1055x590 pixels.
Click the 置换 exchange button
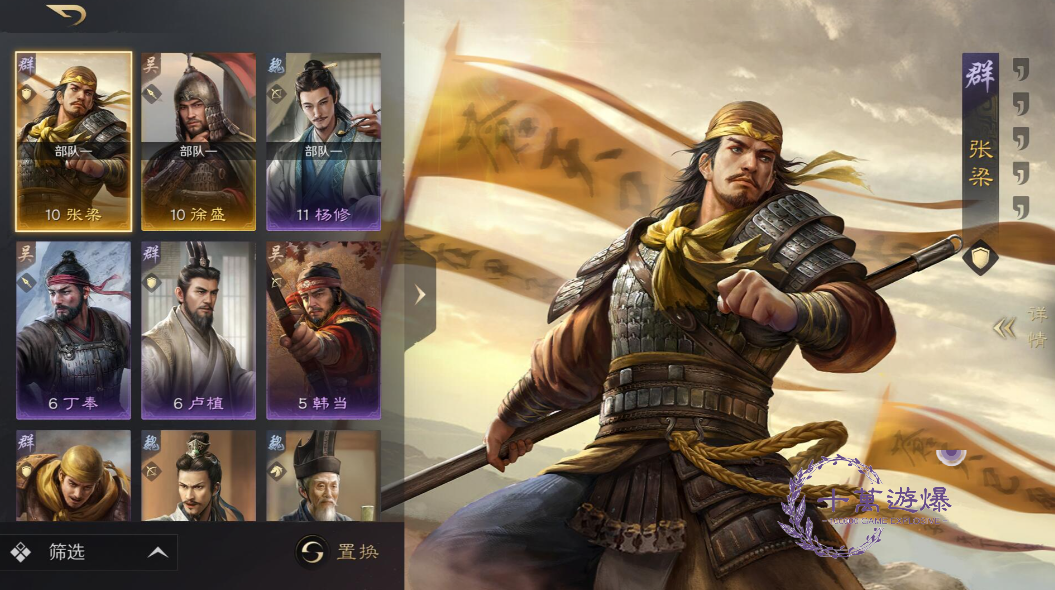(339, 551)
